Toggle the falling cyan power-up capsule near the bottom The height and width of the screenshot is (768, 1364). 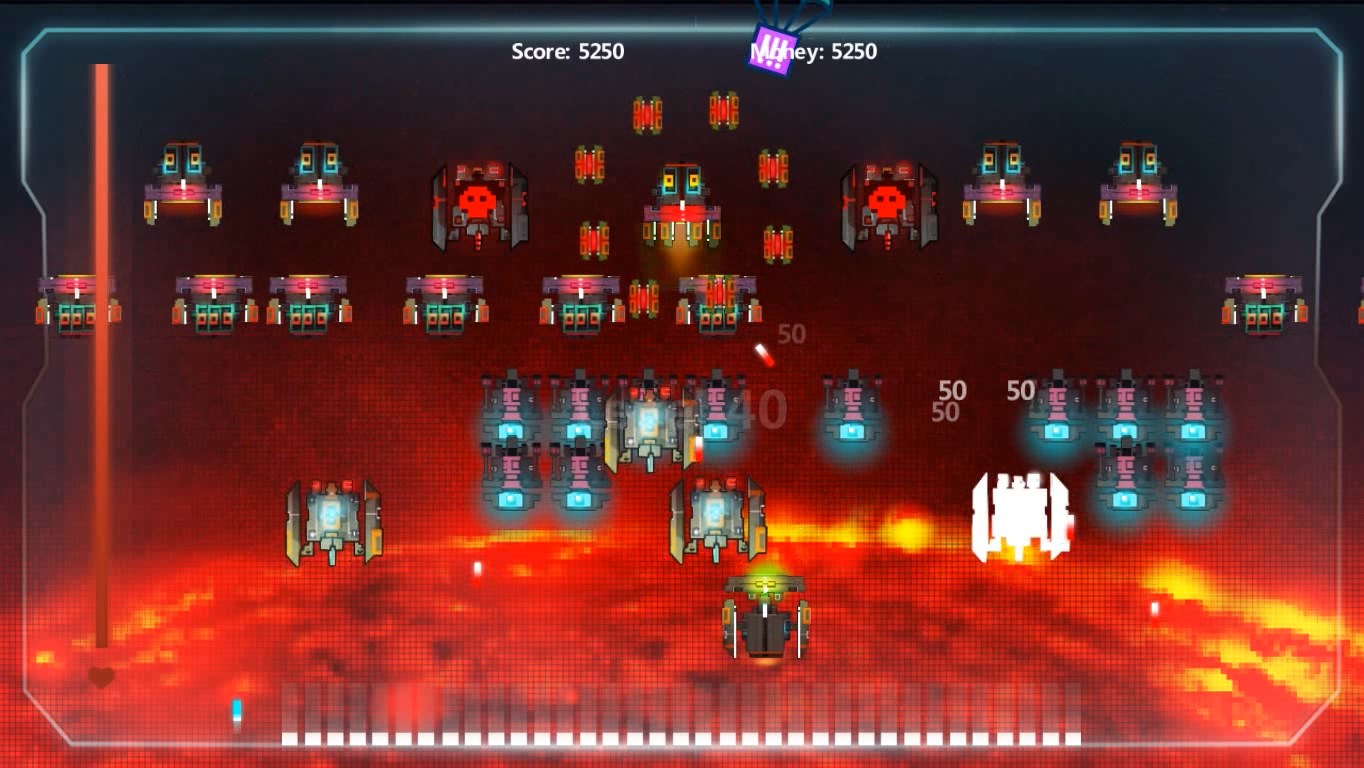coord(235,710)
